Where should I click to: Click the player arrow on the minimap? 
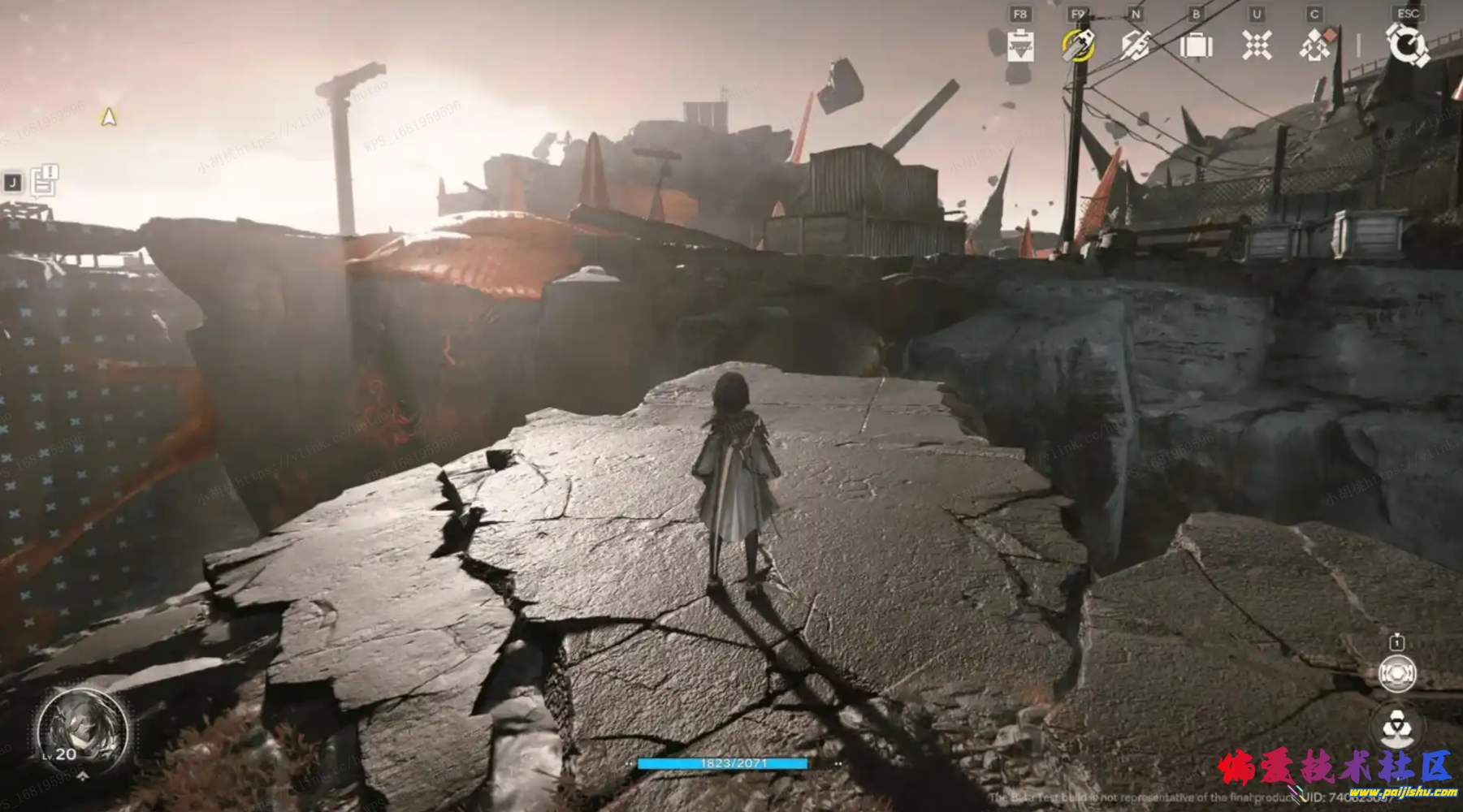pos(108,118)
